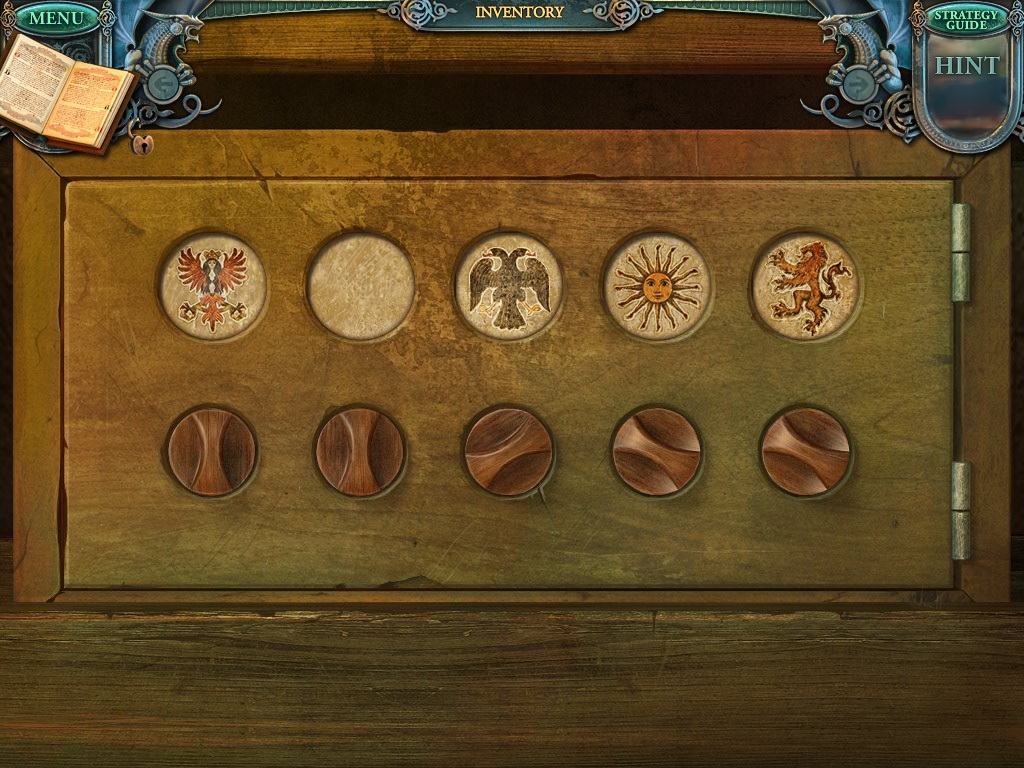Select the dark double-headed eagle disc
This screenshot has height=768, width=1024.
point(509,286)
